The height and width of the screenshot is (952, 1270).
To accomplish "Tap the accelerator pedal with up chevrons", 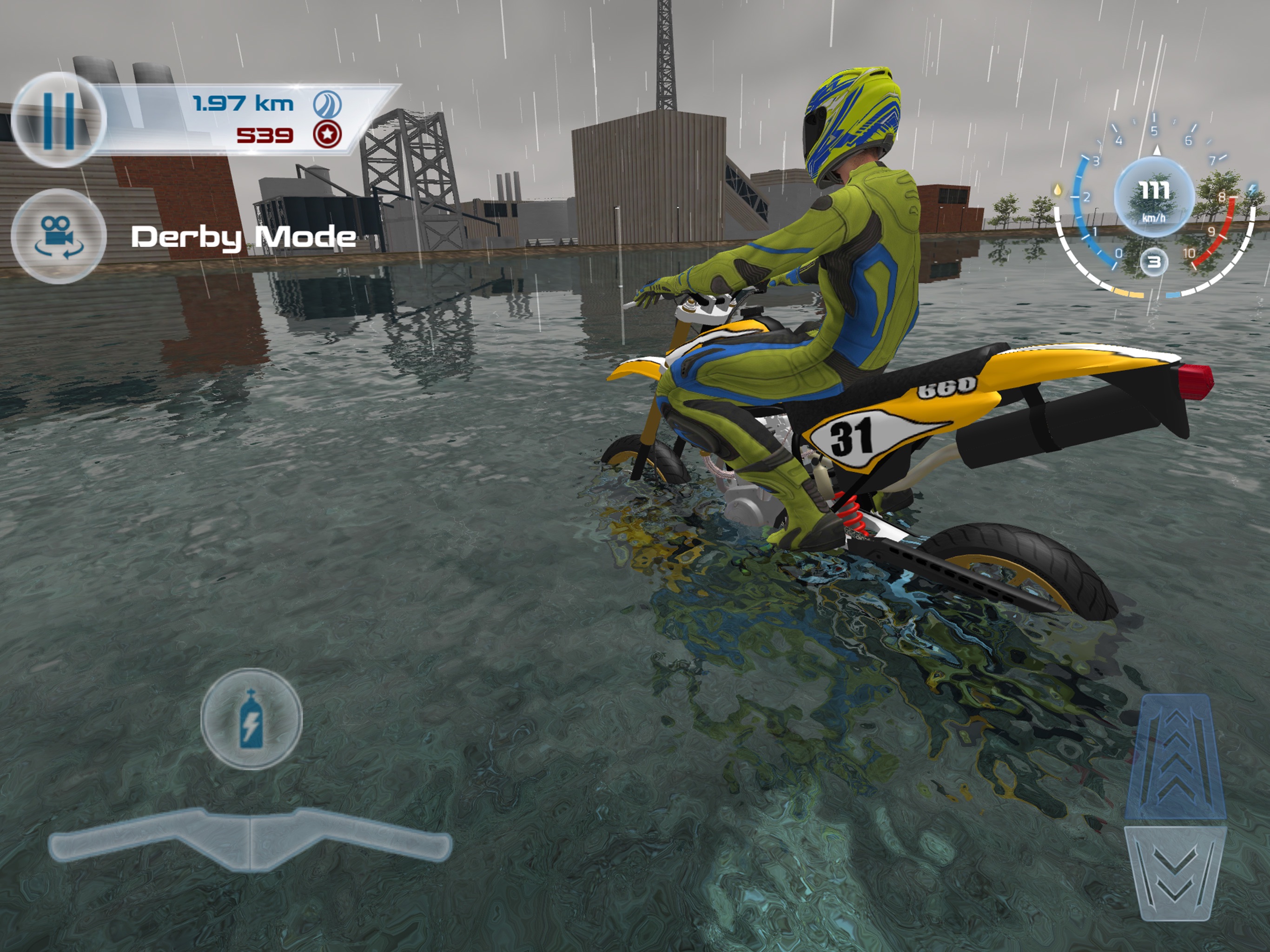I will 1175,756.
